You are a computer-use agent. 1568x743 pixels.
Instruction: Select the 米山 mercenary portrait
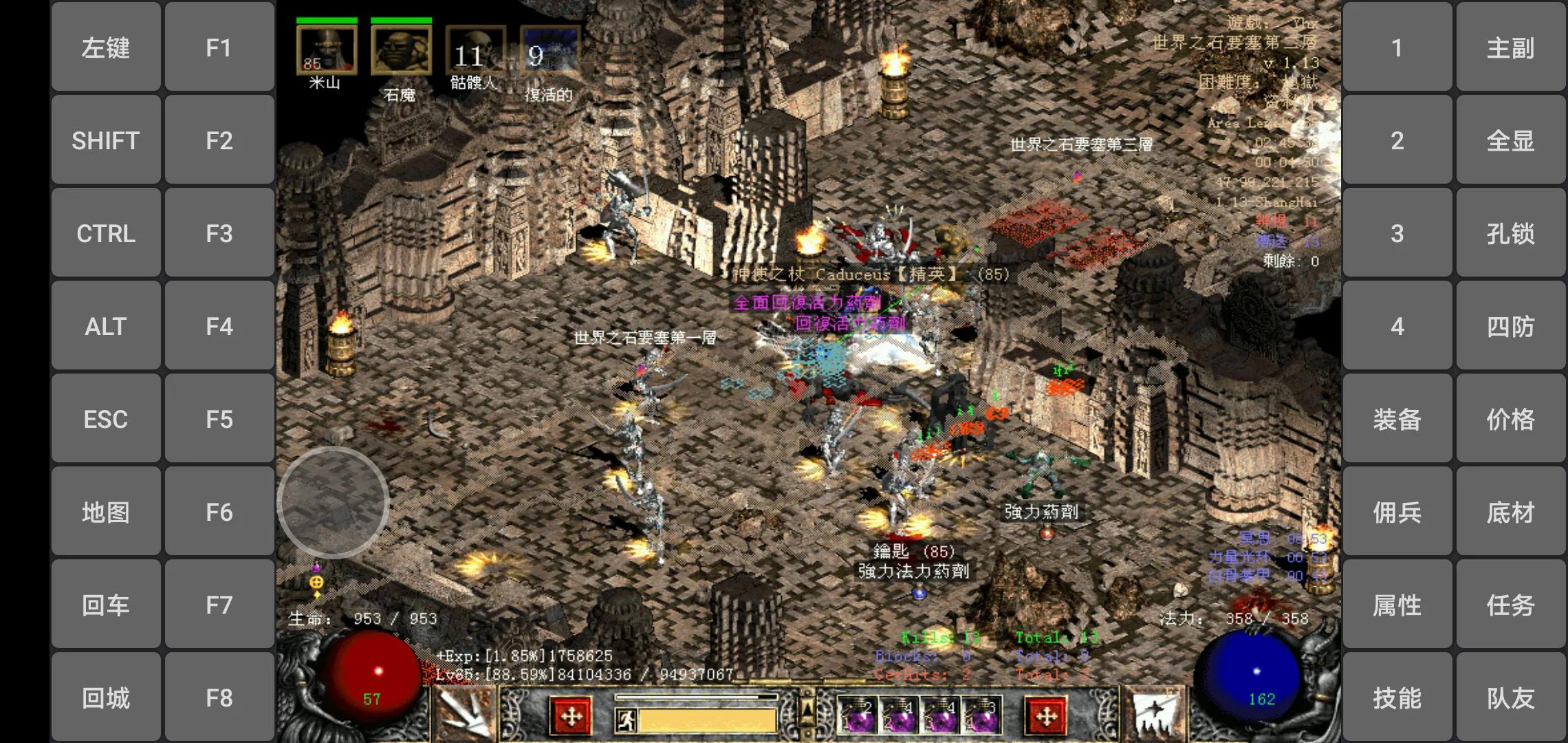[326, 50]
